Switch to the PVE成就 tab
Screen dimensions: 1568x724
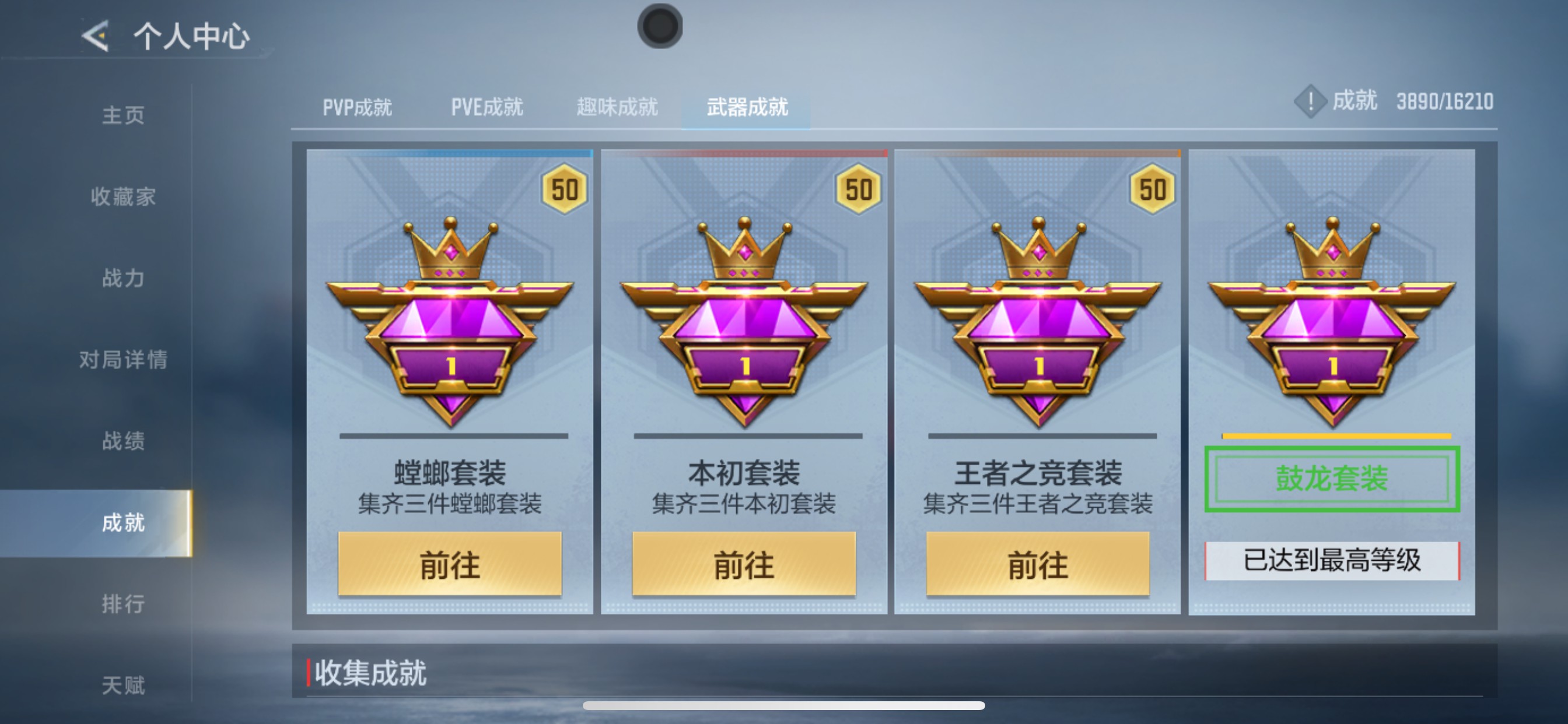click(487, 107)
